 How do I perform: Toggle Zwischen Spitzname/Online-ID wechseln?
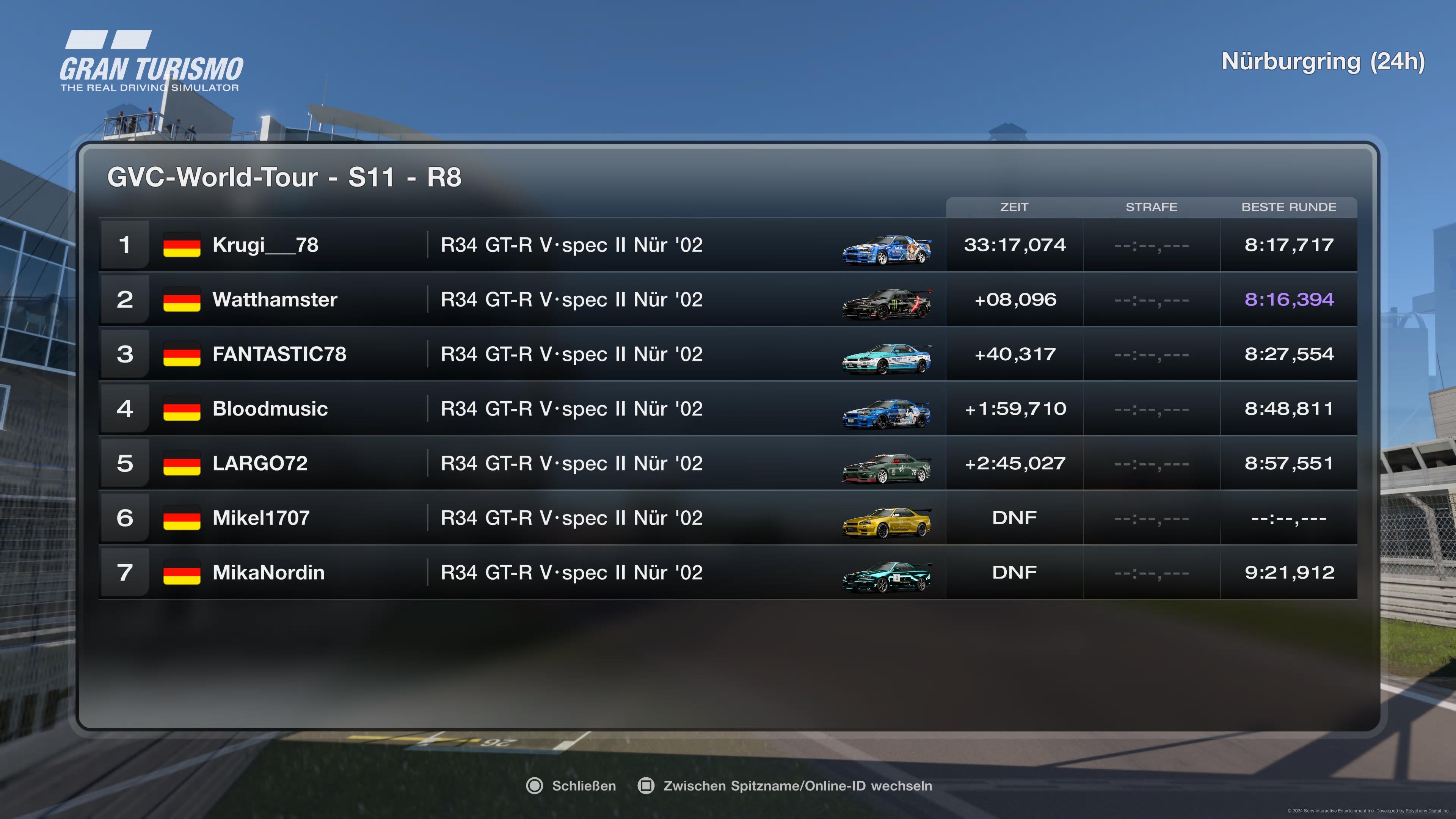[x=785, y=786]
